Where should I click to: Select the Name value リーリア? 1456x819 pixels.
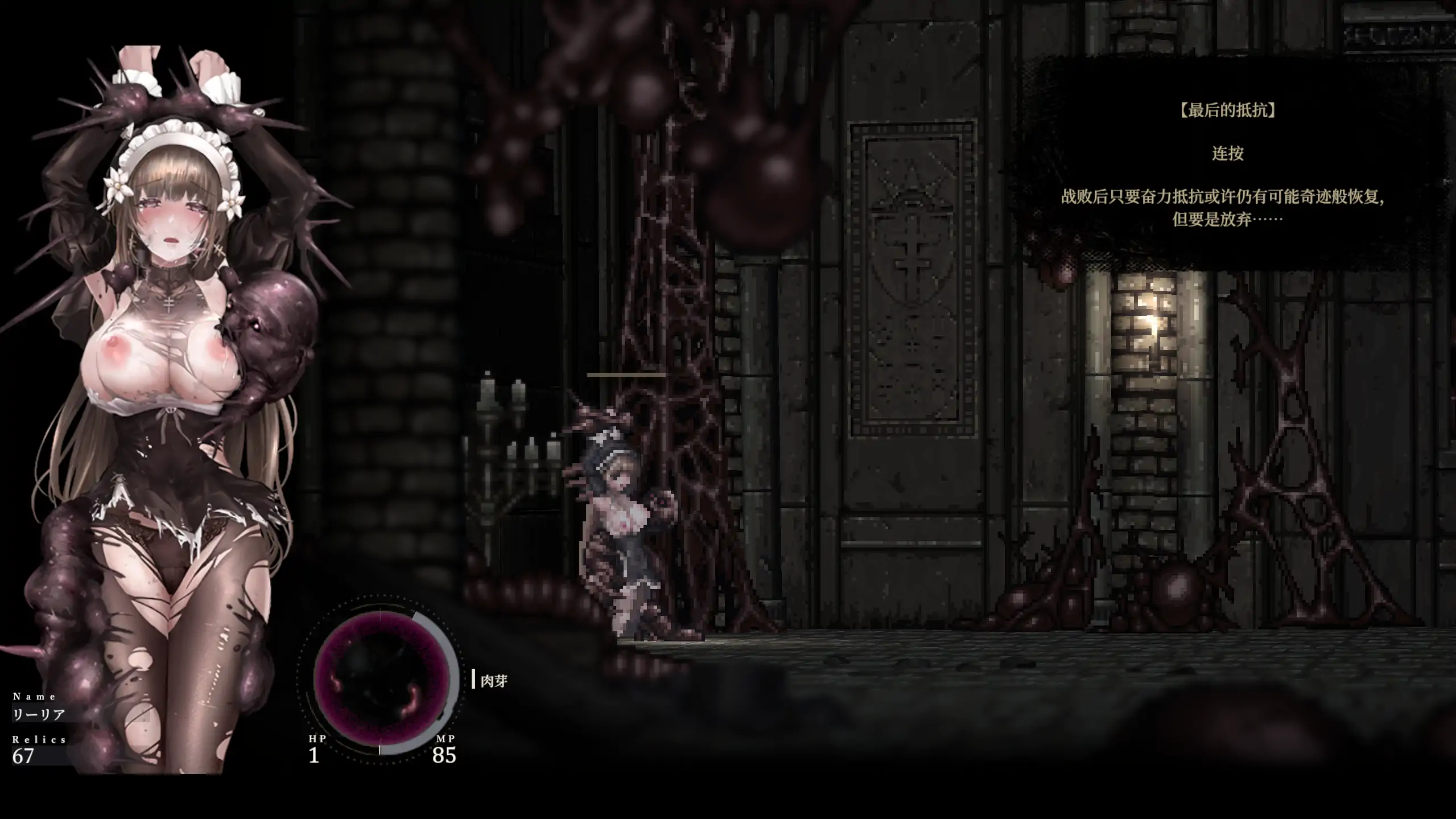[x=40, y=713]
